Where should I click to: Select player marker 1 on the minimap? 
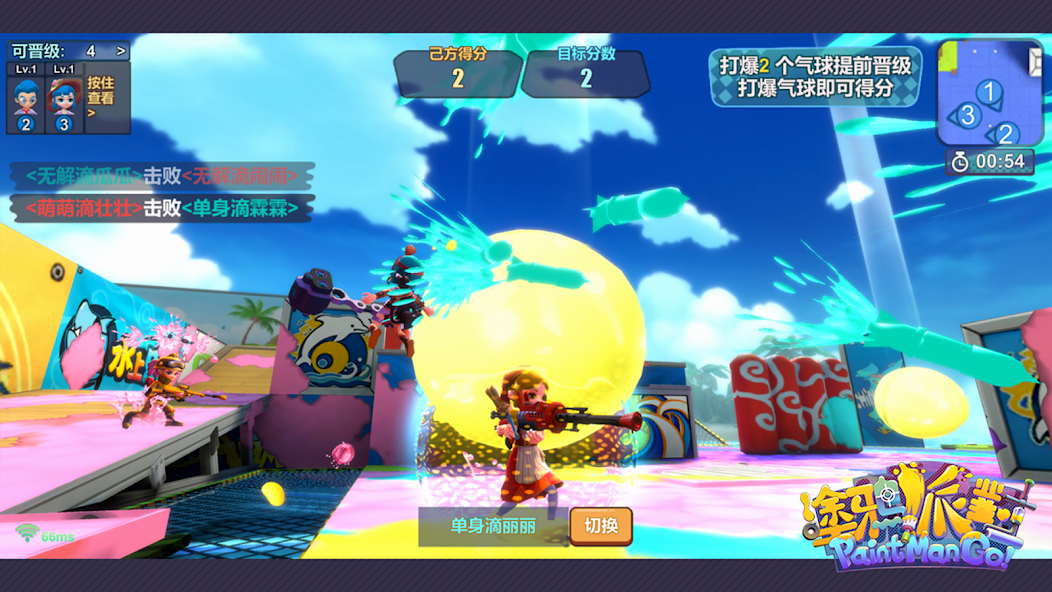(x=988, y=92)
